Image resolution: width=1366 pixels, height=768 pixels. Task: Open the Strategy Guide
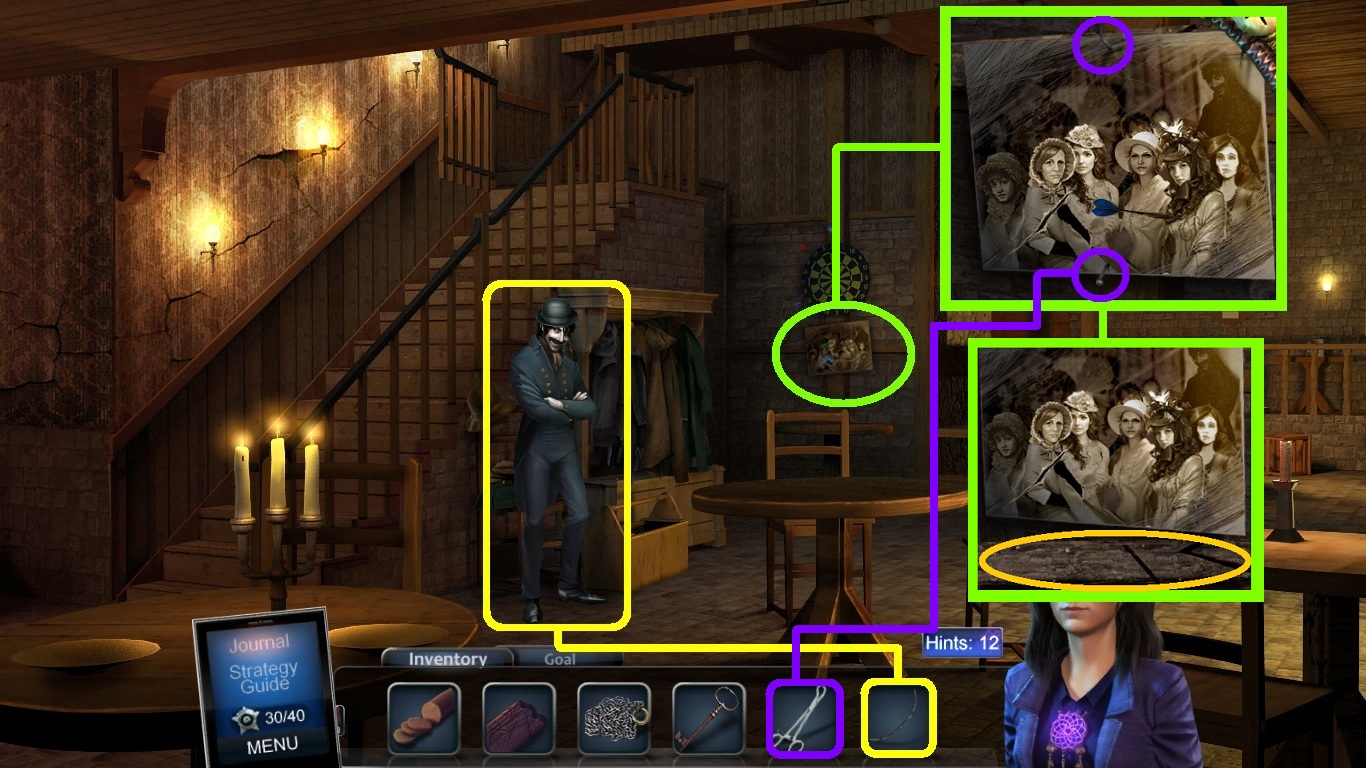point(262,677)
